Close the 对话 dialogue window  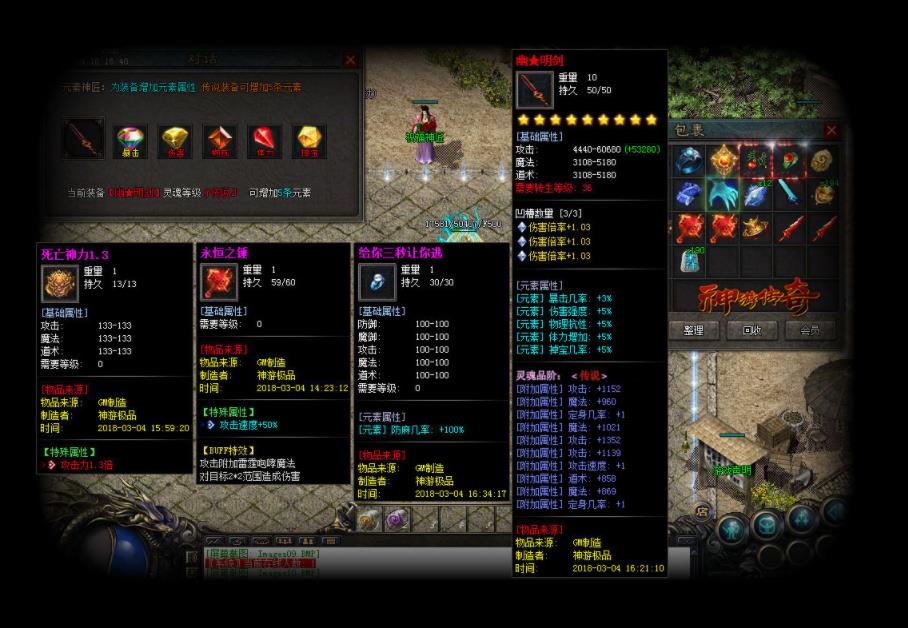pos(349,60)
